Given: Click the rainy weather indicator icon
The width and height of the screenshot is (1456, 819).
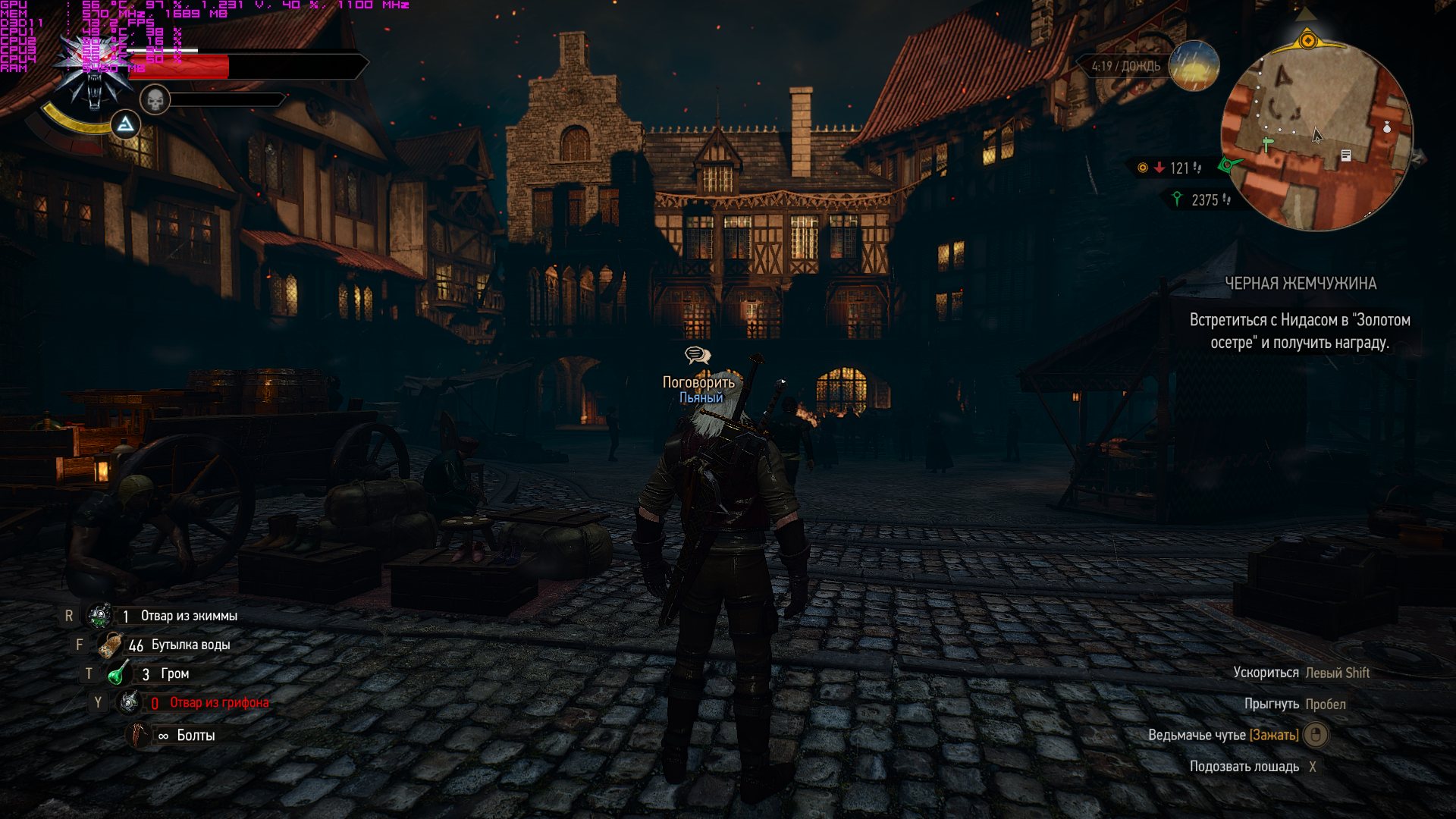Looking at the screenshot, I should [x=1194, y=66].
